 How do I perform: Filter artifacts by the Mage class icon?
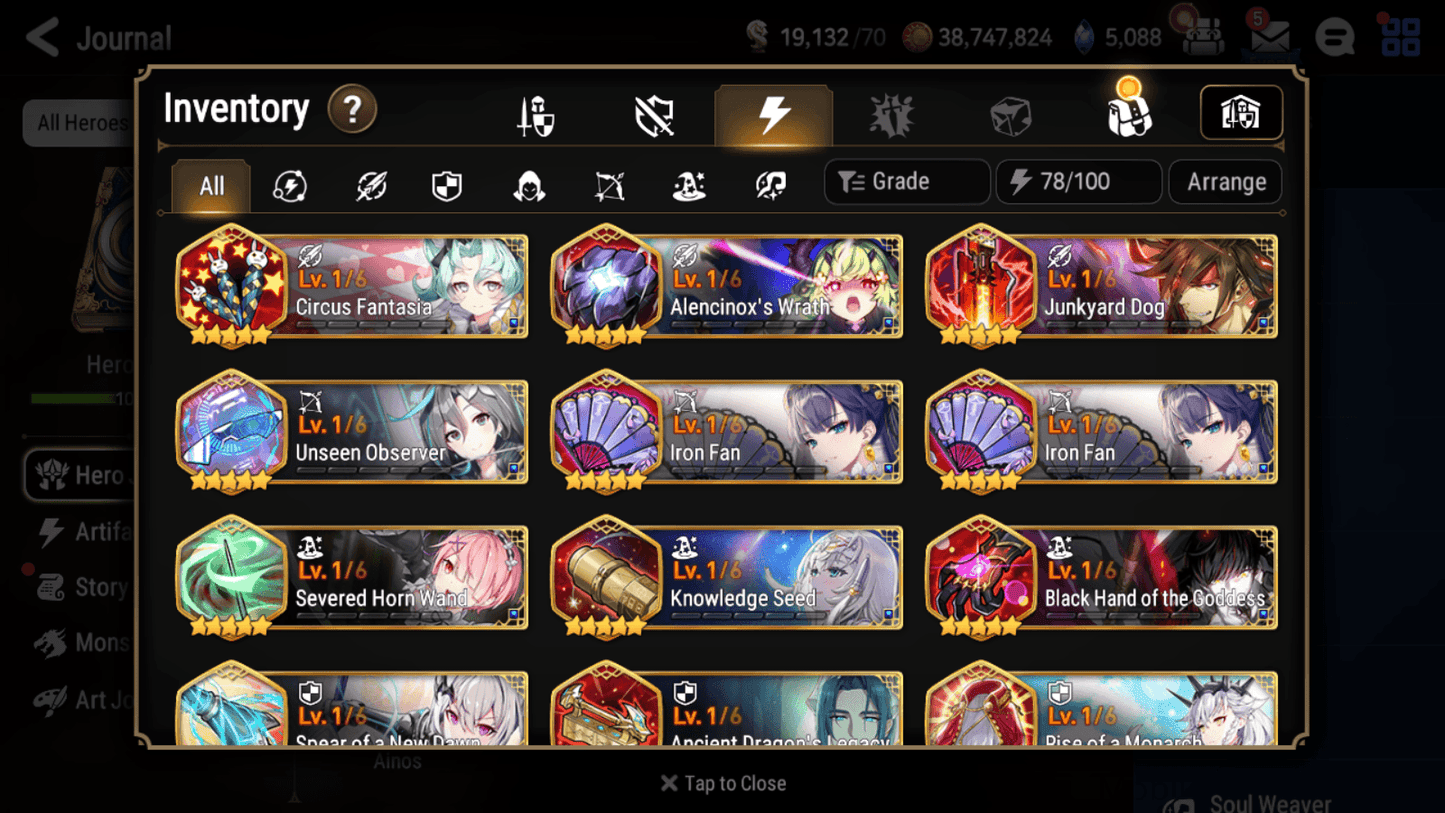tap(687, 186)
